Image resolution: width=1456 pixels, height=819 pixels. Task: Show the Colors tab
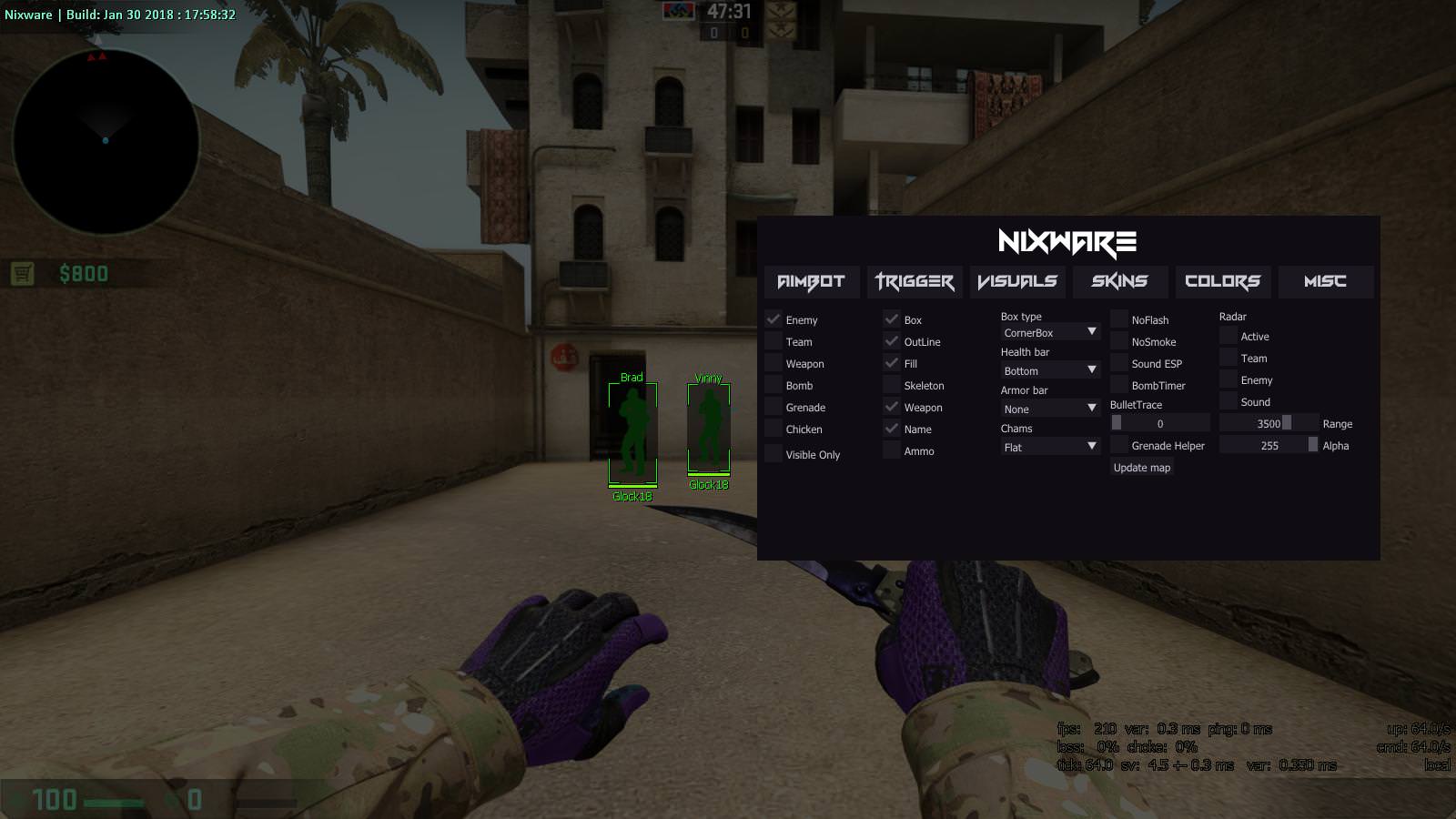click(x=1222, y=282)
